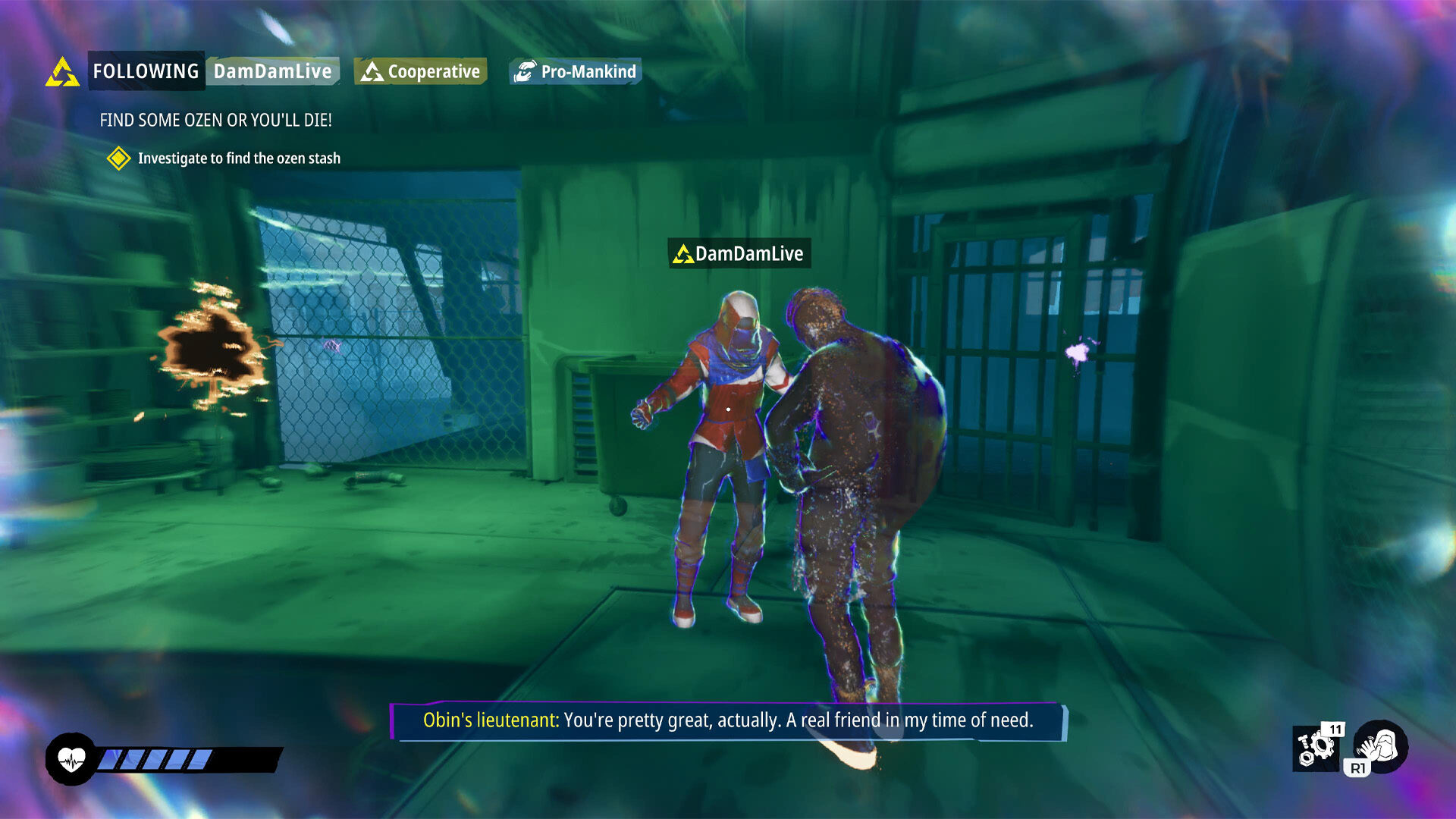Click the triangle icon on DamDamLive's nametag

pyautogui.click(x=683, y=255)
